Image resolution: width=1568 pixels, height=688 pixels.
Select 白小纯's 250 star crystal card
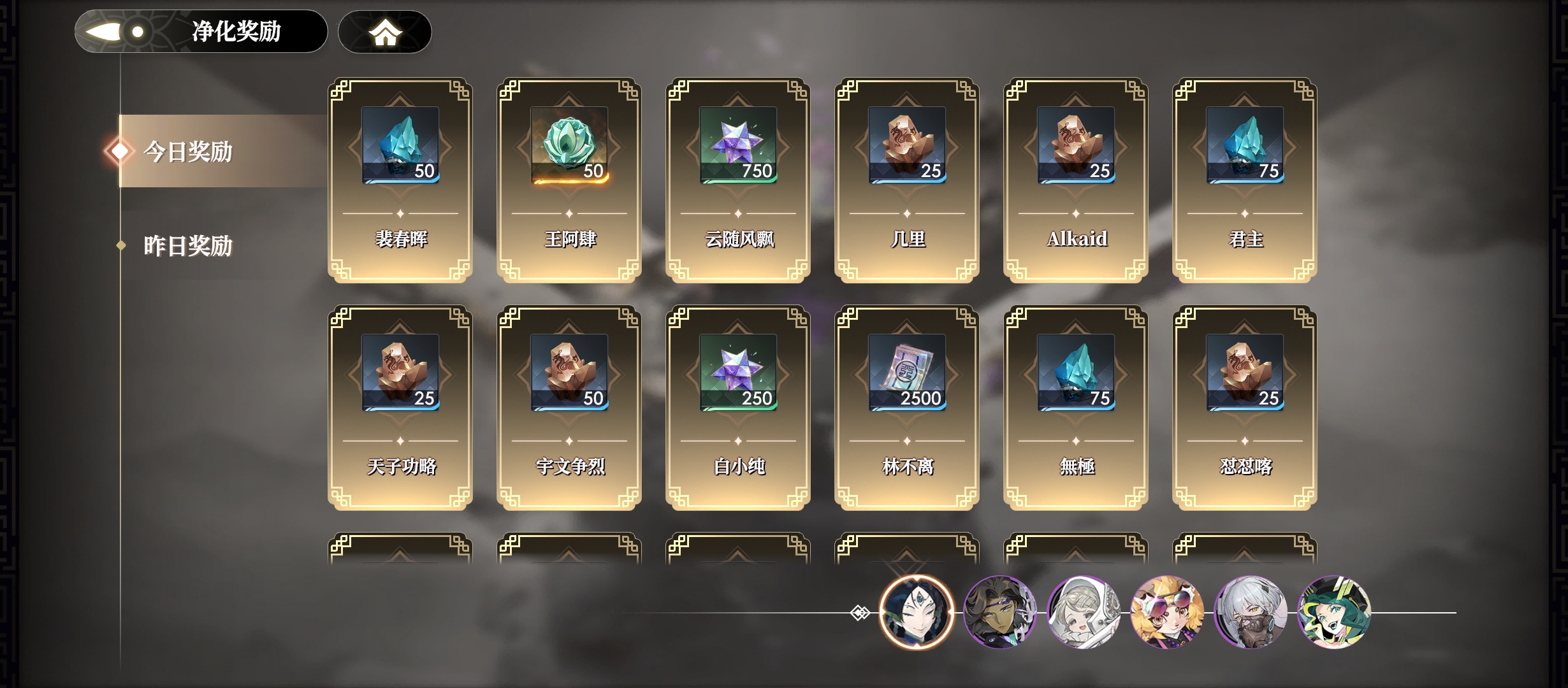point(738,407)
